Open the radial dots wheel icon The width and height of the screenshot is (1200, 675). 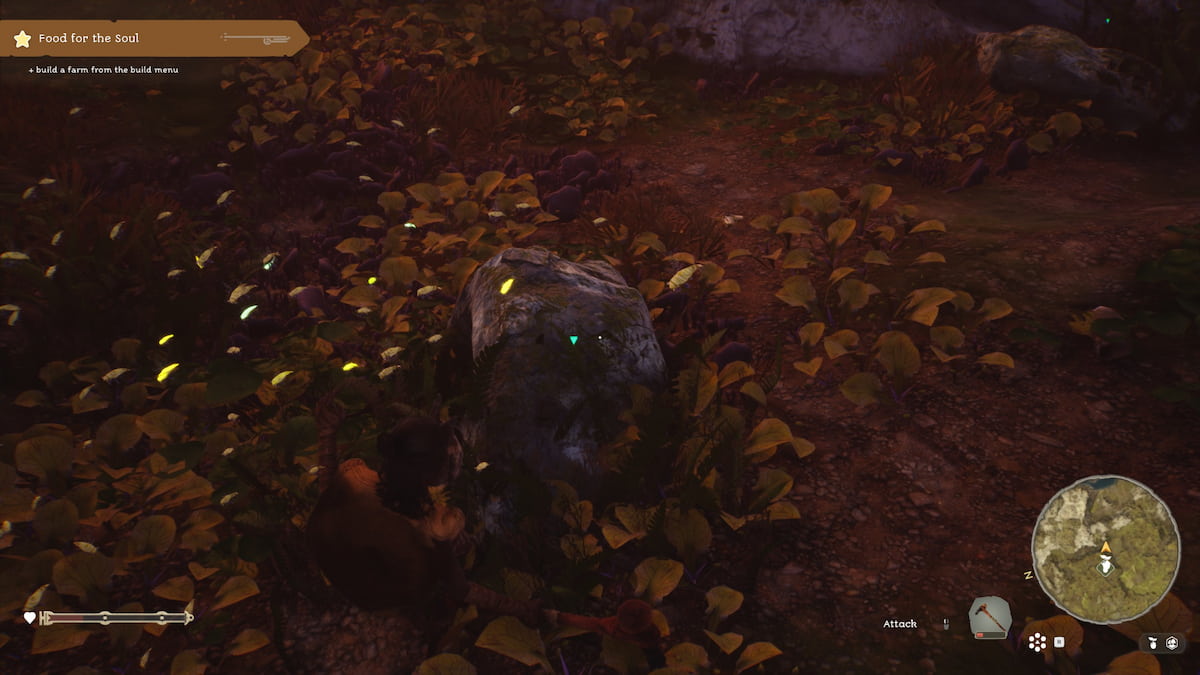click(1037, 642)
